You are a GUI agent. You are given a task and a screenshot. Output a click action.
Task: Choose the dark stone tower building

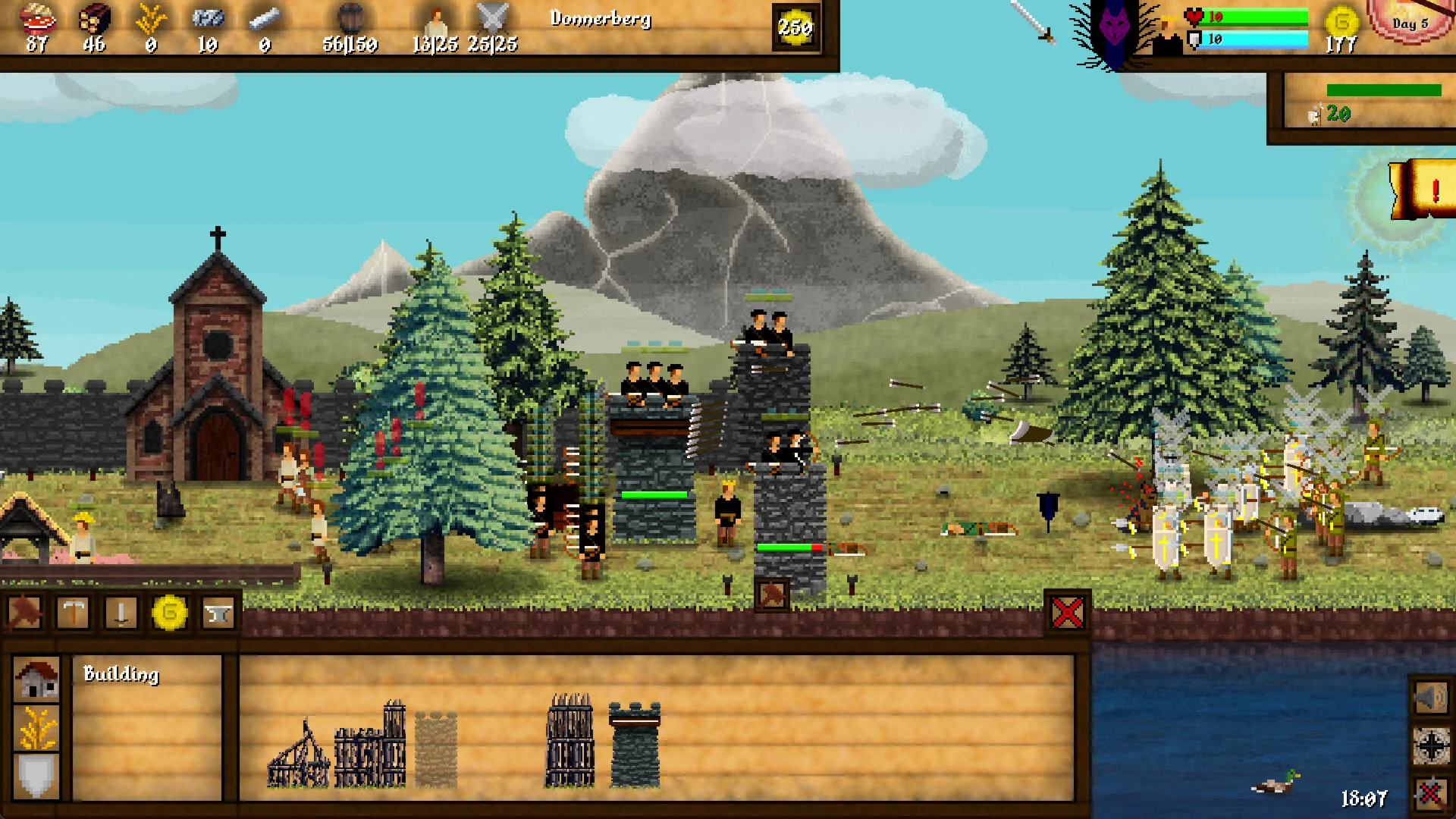635,745
